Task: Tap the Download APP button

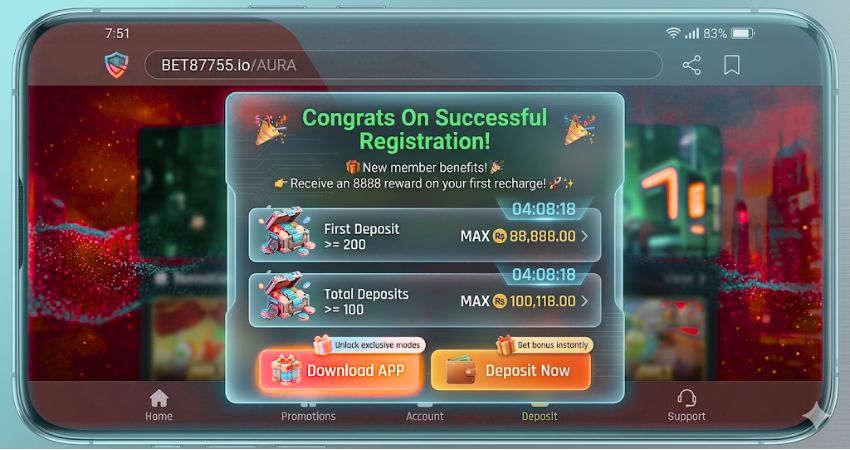Action: [x=341, y=370]
